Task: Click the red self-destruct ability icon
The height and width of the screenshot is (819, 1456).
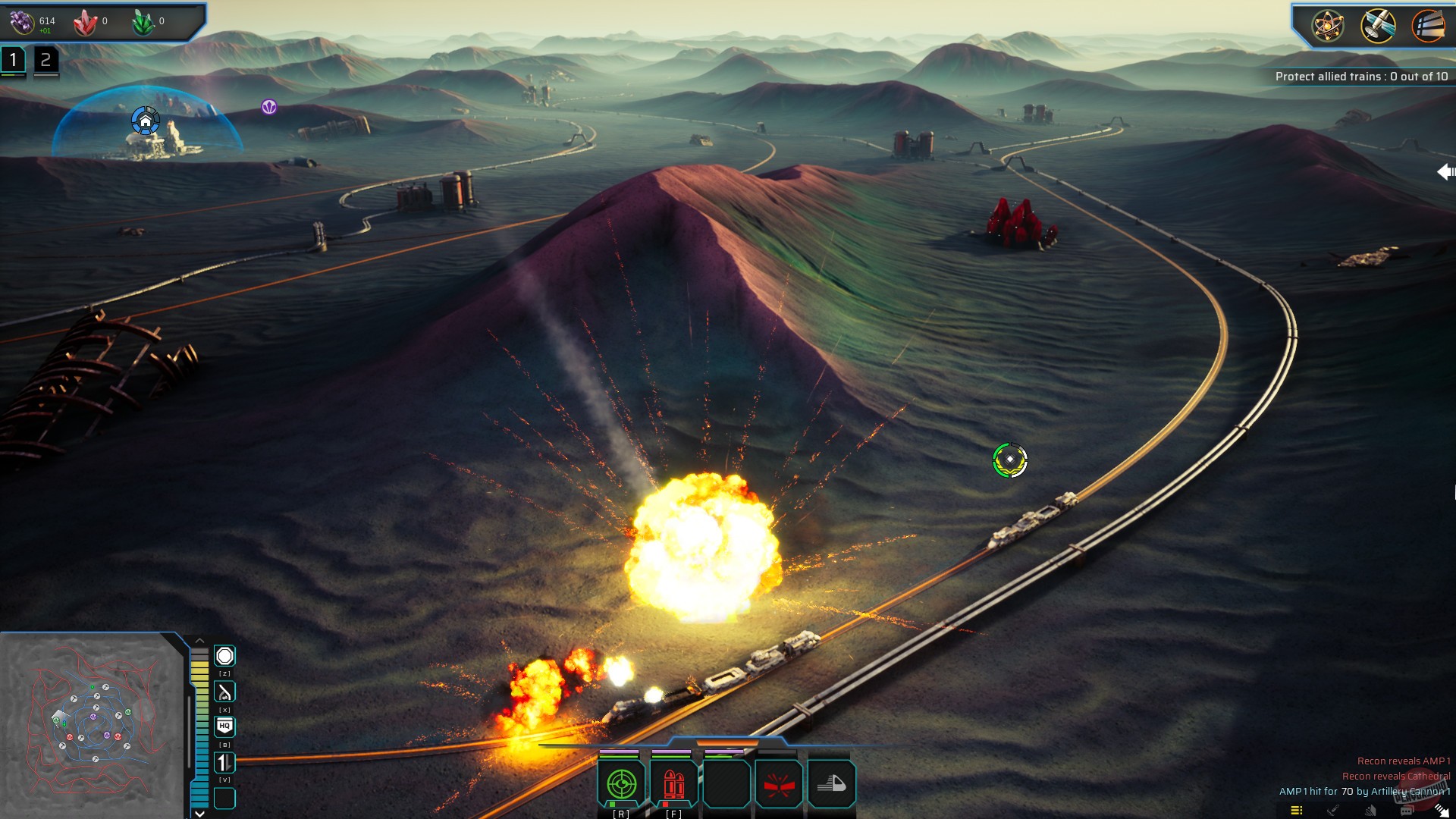Action: click(x=780, y=783)
